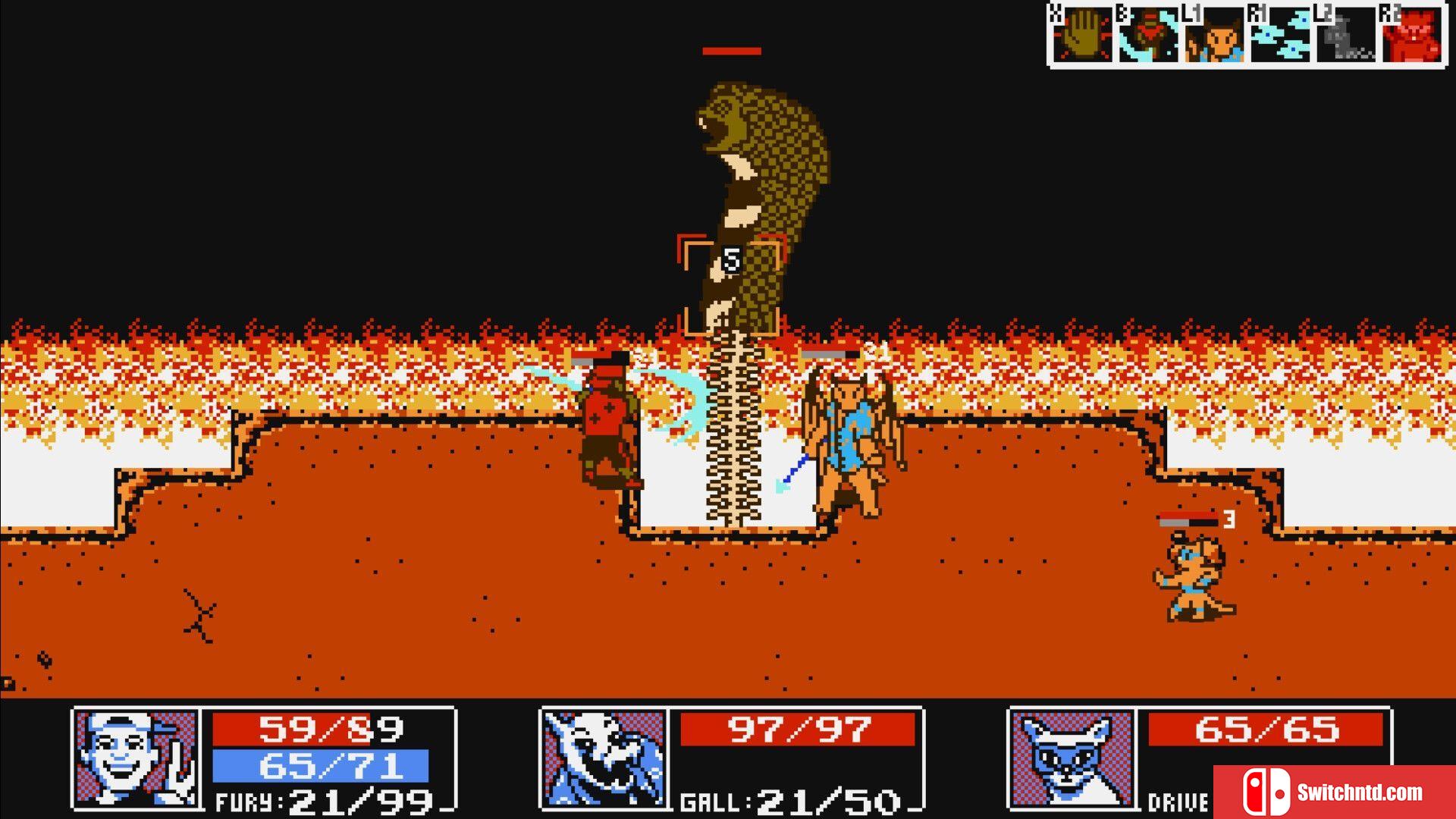The height and width of the screenshot is (819, 1456).
Task: Open the Switchntd.com watermark link
Action: coord(1335,792)
